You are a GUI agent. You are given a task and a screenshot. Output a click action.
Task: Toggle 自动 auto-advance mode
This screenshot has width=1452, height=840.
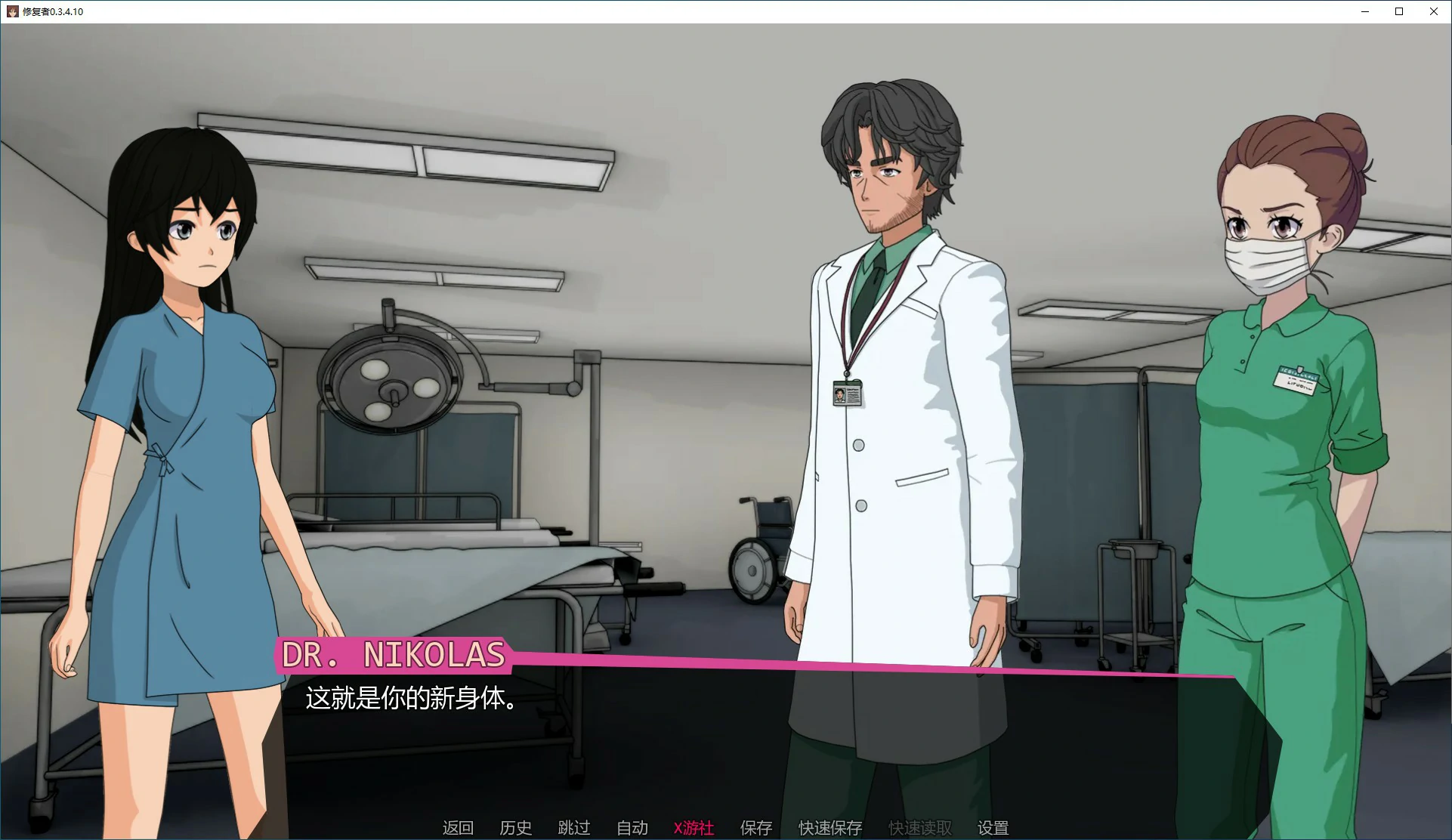click(x=632, y=828)
